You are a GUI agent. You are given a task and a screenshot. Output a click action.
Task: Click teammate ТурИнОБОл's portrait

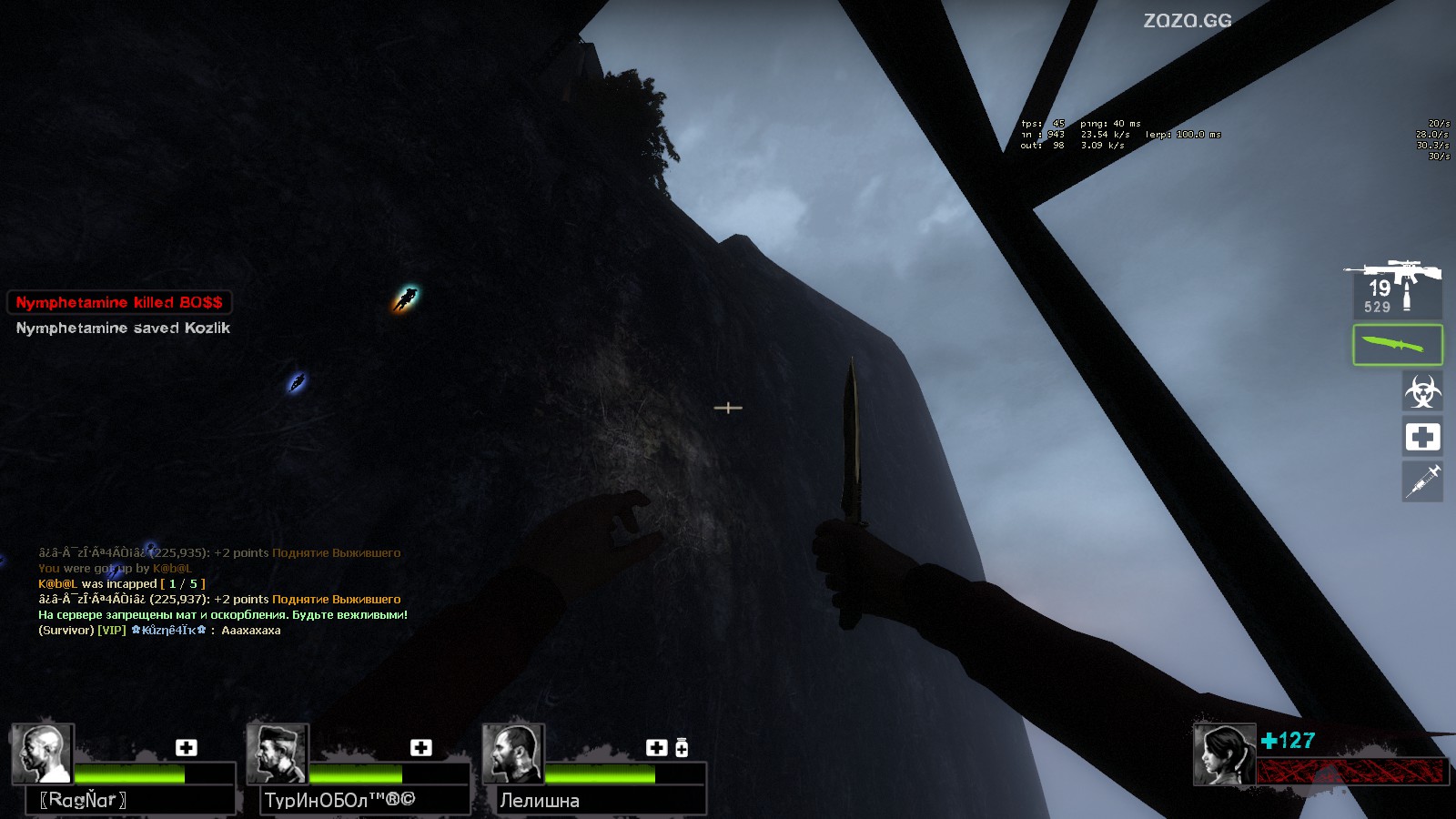click(x=278, y=753)
